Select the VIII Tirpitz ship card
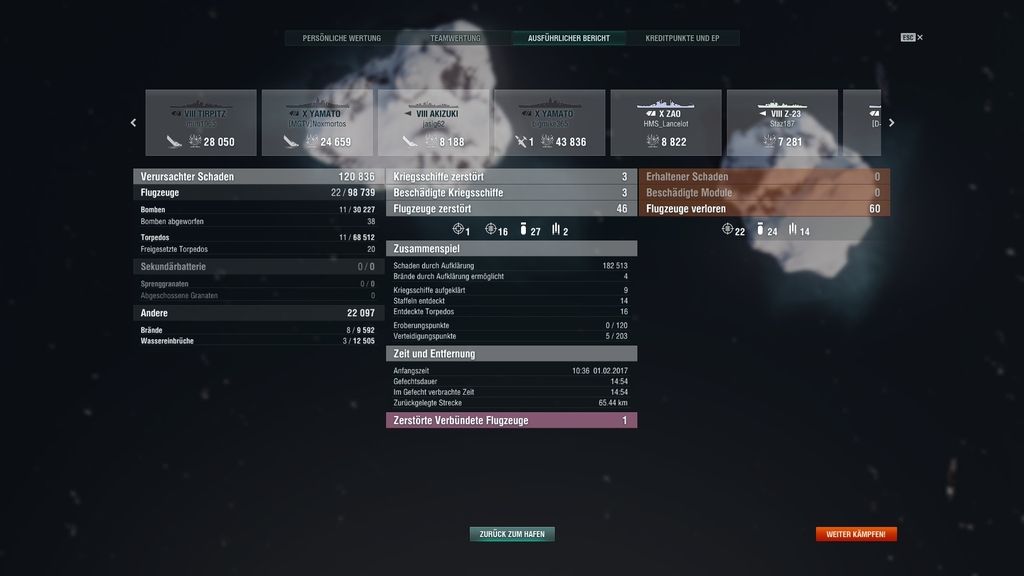 coord(201,123)
